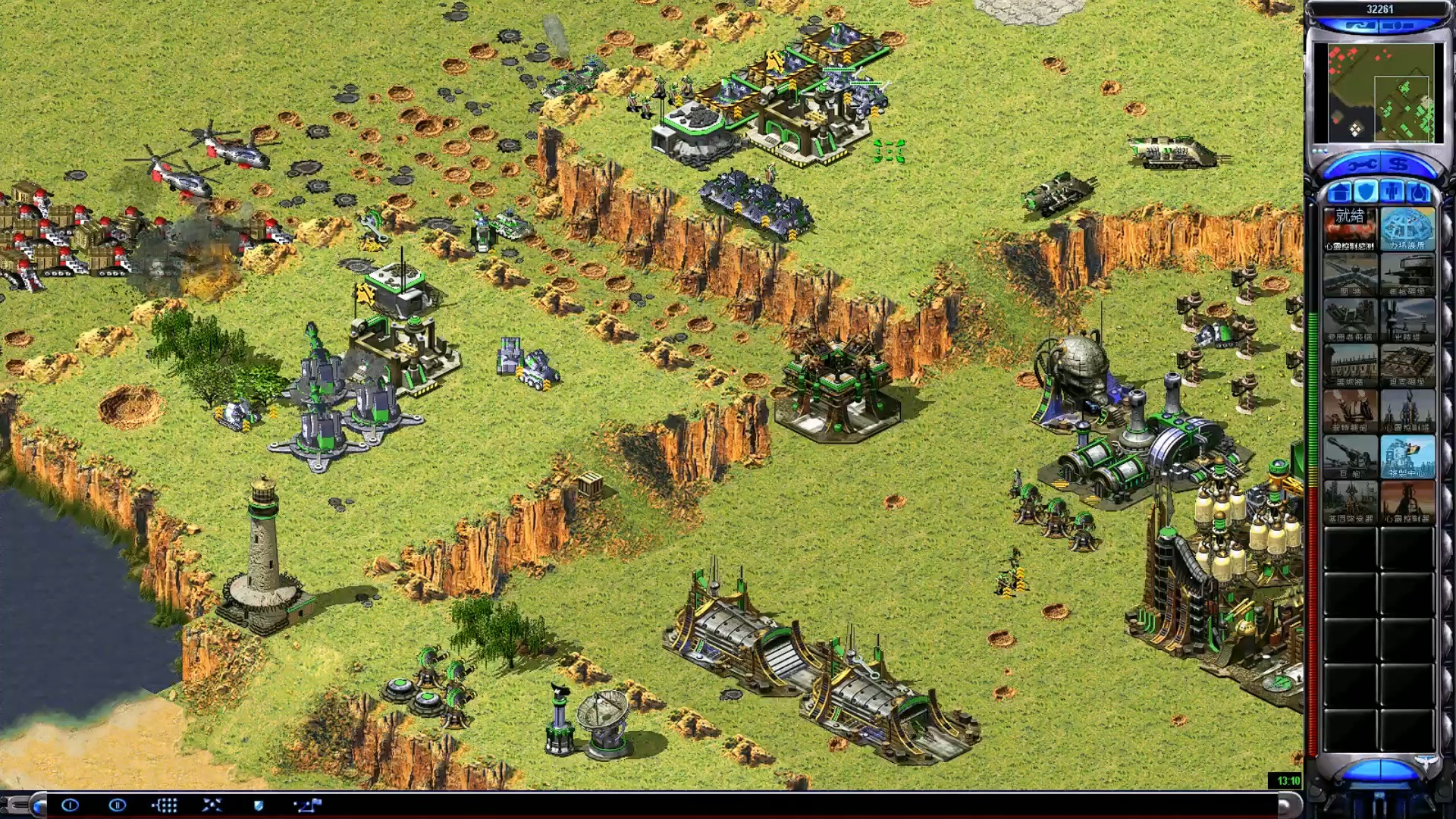Switch to the infantry build tab
1456x819 pixels.
(x=1392, y=191)
